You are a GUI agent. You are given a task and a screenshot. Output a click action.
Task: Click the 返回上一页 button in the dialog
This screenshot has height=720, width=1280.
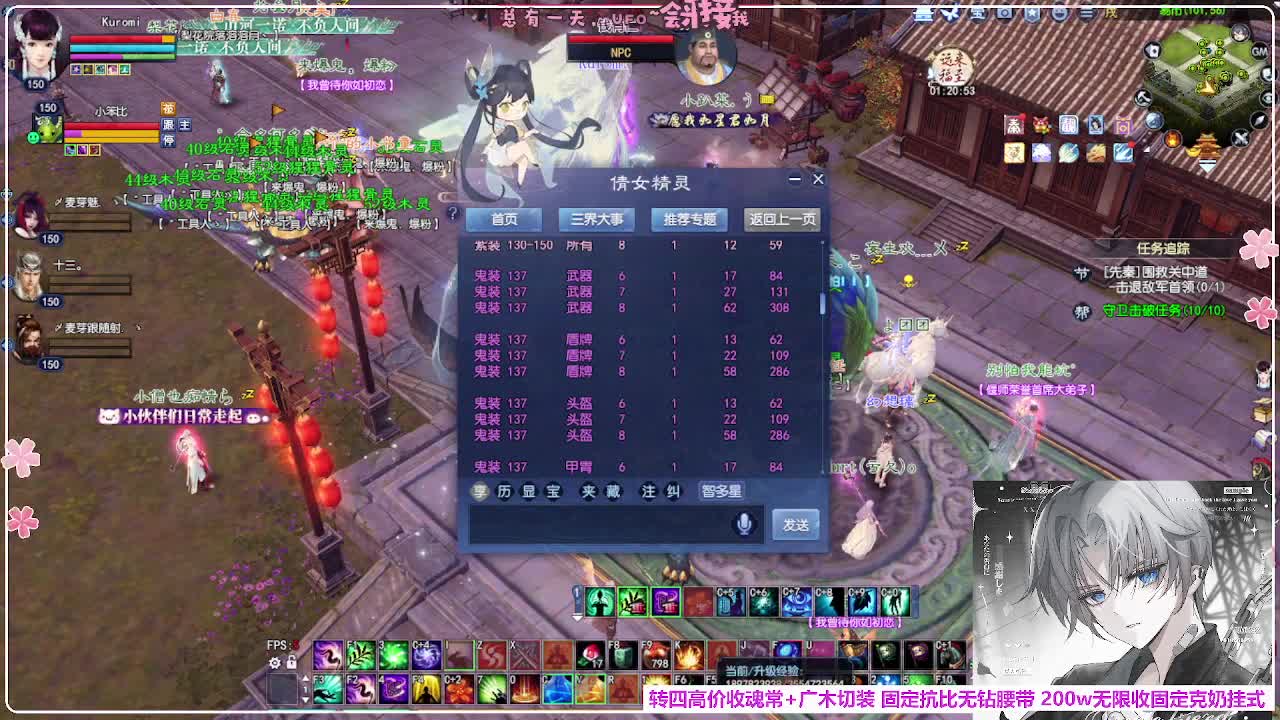click(x=782, y=219)
